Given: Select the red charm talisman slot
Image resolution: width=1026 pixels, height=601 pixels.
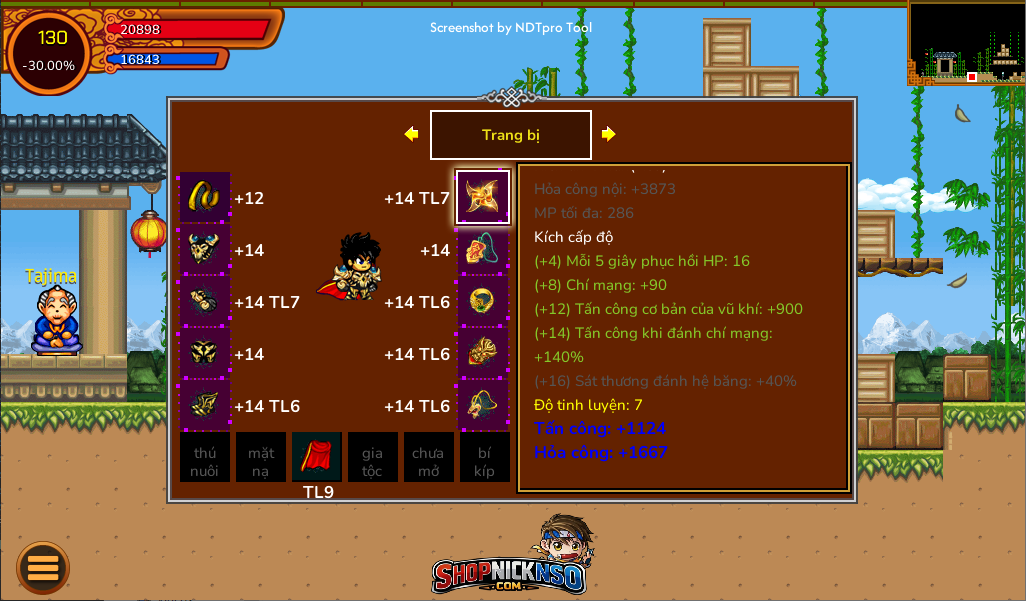Looking at the screenshot, I should 483,250.
